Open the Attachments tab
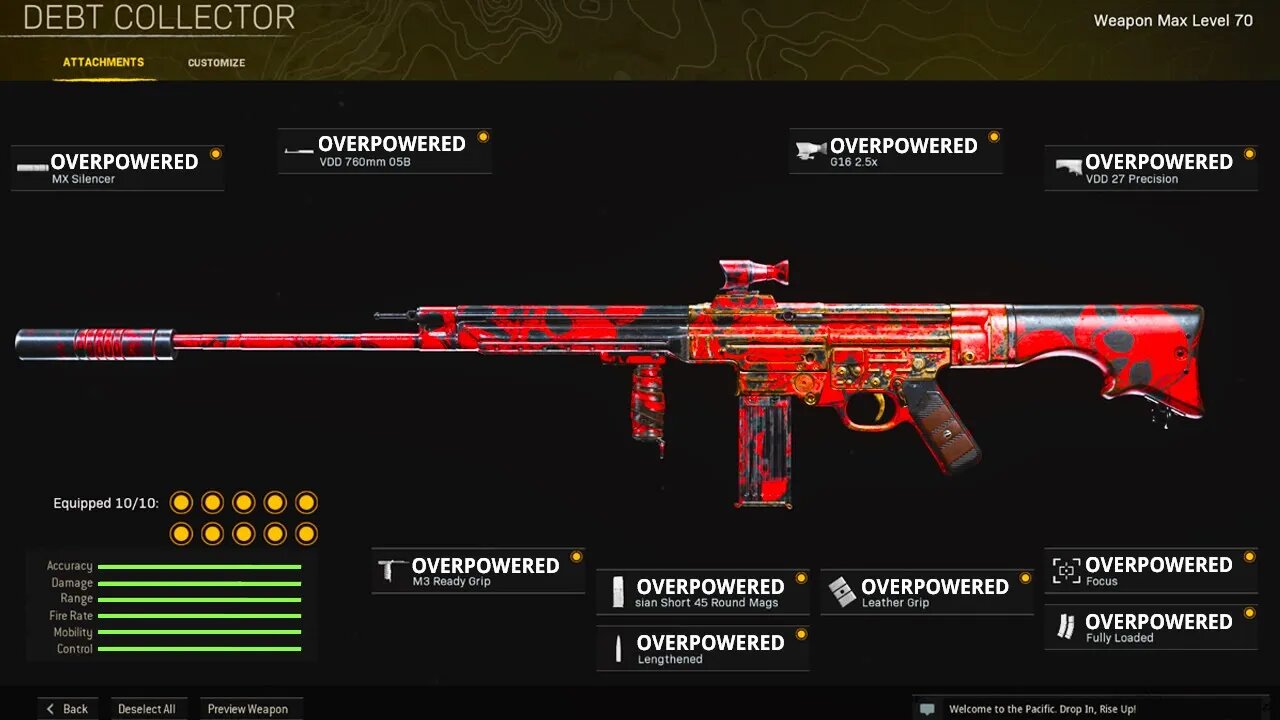This screenshot has width=1280, height=720. pos(103,62)
